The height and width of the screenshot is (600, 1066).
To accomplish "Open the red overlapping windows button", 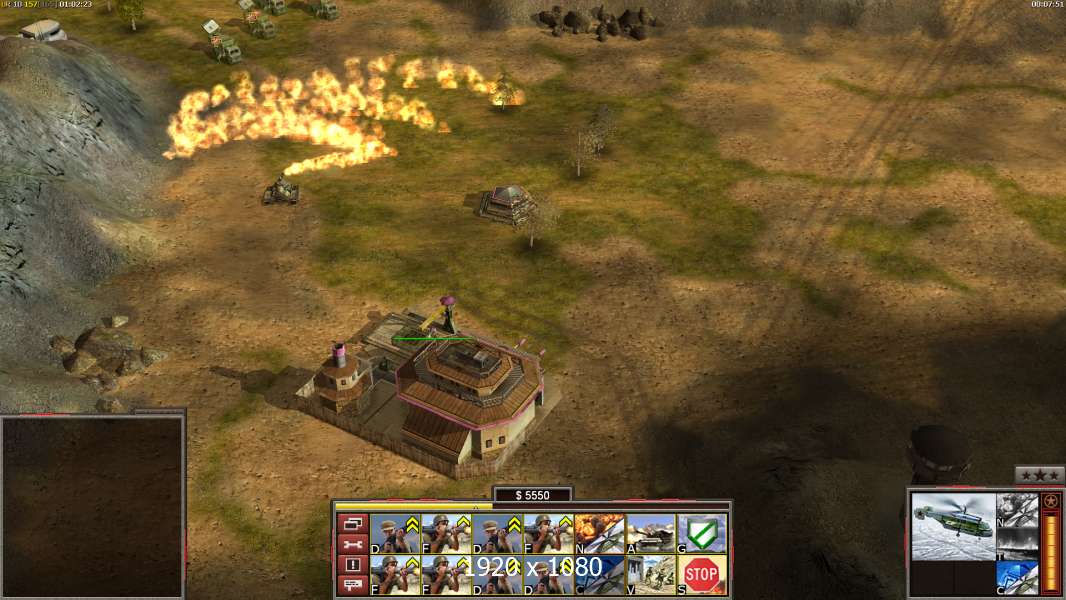I will point(352,523).
